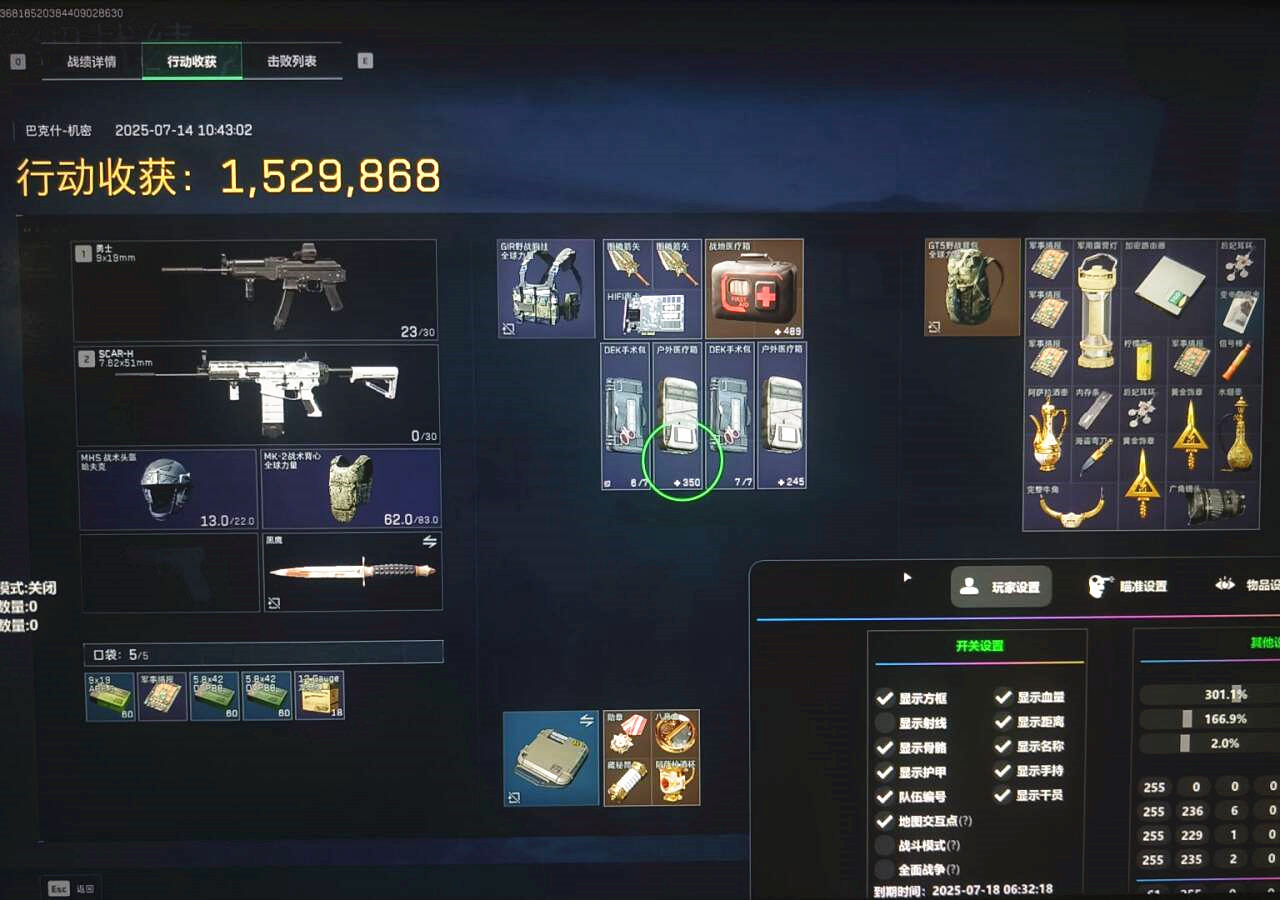The width and height of the screenshot is (1280, 900).
Task: Select the red 战地医疗箱 medical case
Action: point(754,288)
